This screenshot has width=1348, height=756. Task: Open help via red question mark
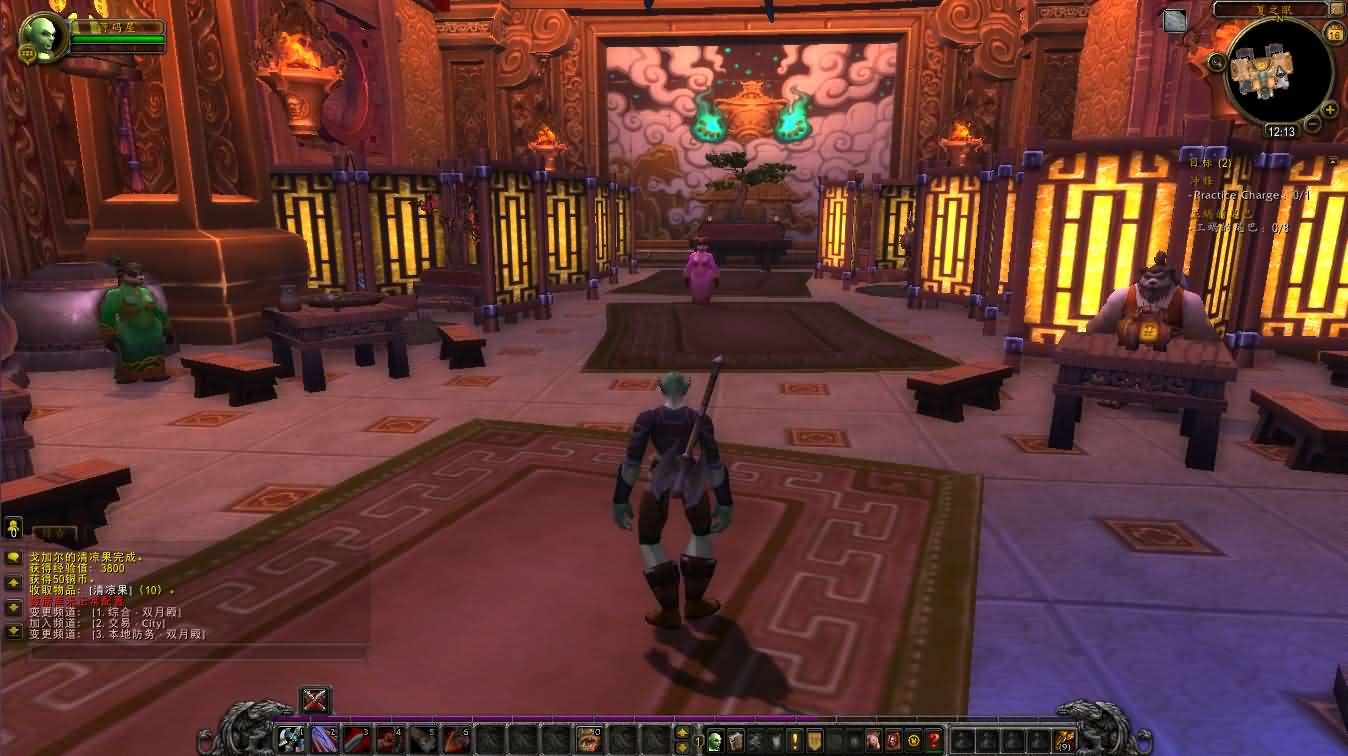pos(933,741)
